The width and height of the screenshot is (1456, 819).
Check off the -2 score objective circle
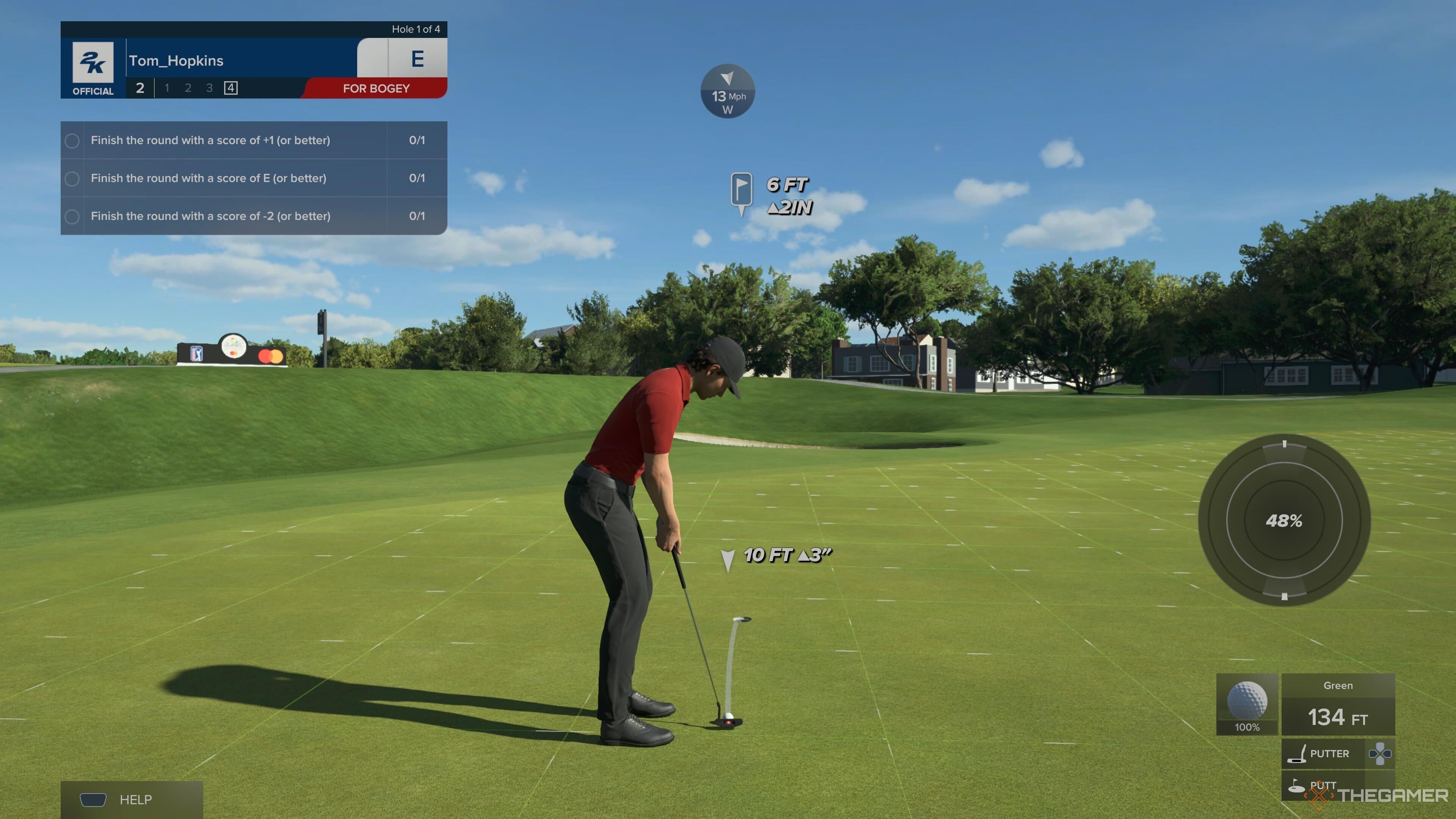72,216
